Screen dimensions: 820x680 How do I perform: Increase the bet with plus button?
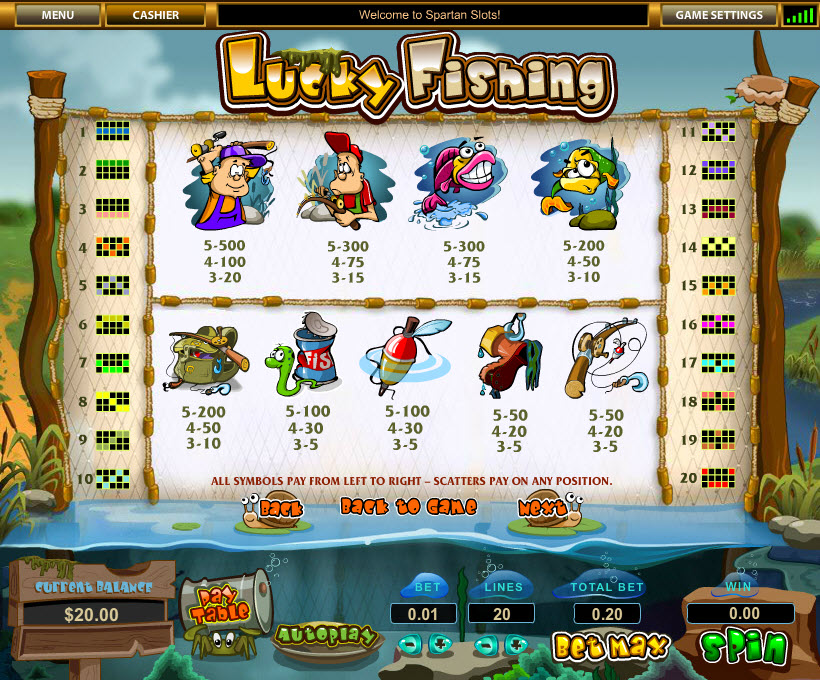coord(439,644)
